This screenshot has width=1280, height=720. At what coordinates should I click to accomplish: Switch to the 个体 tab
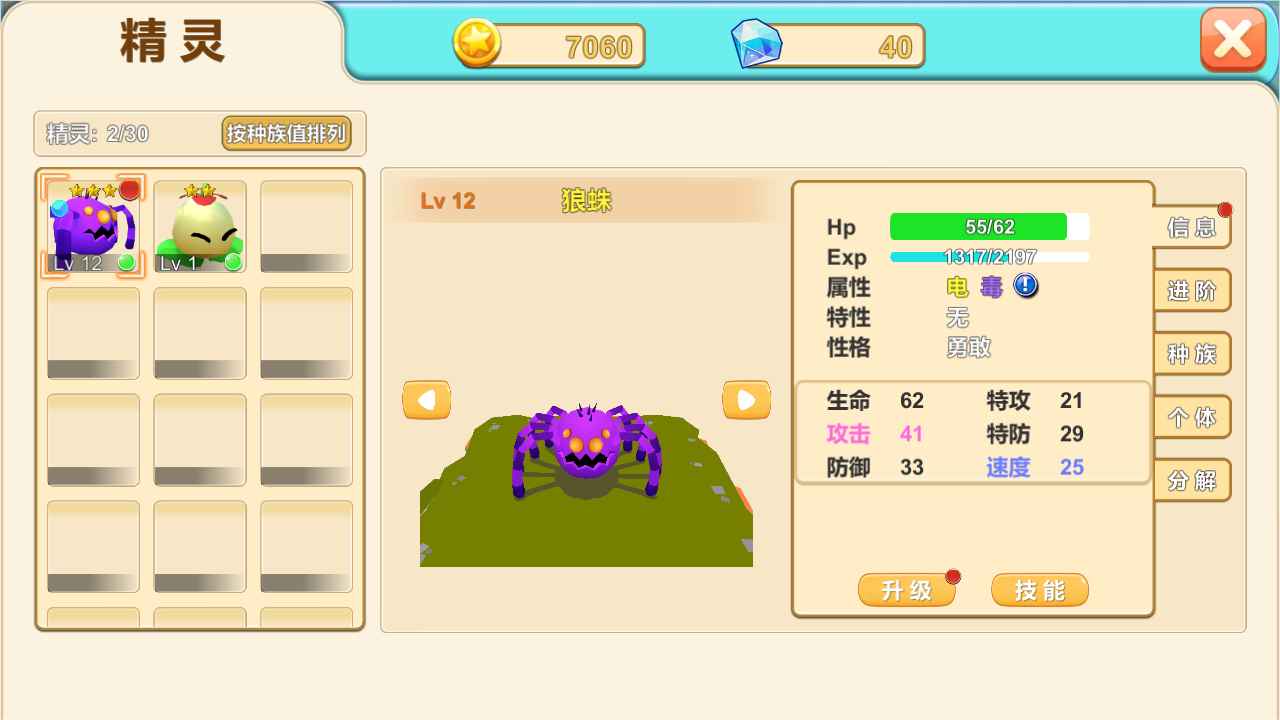pyautogui.click(x=1193, y=417)
